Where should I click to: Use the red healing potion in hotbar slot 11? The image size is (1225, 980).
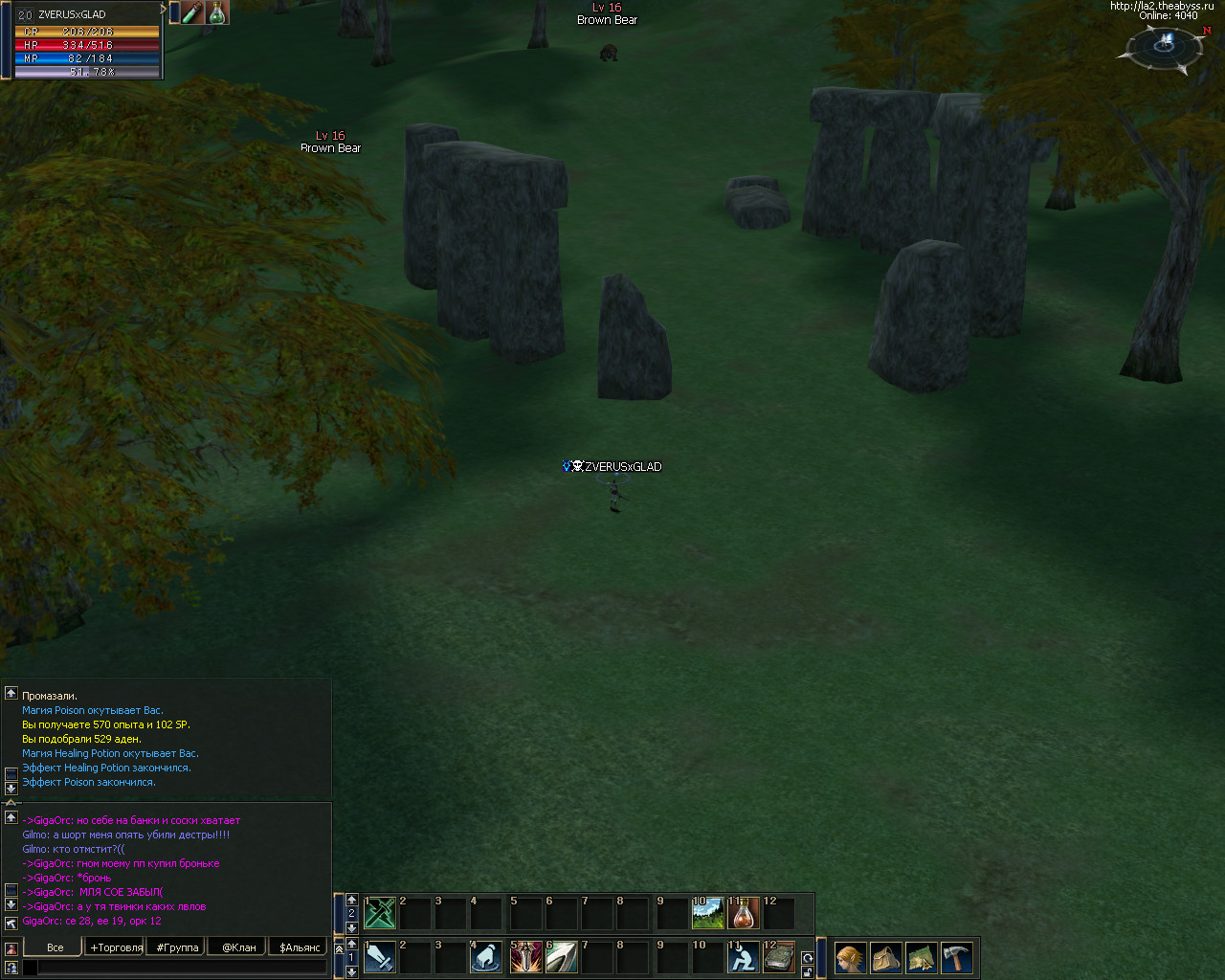tap(744, 913)
